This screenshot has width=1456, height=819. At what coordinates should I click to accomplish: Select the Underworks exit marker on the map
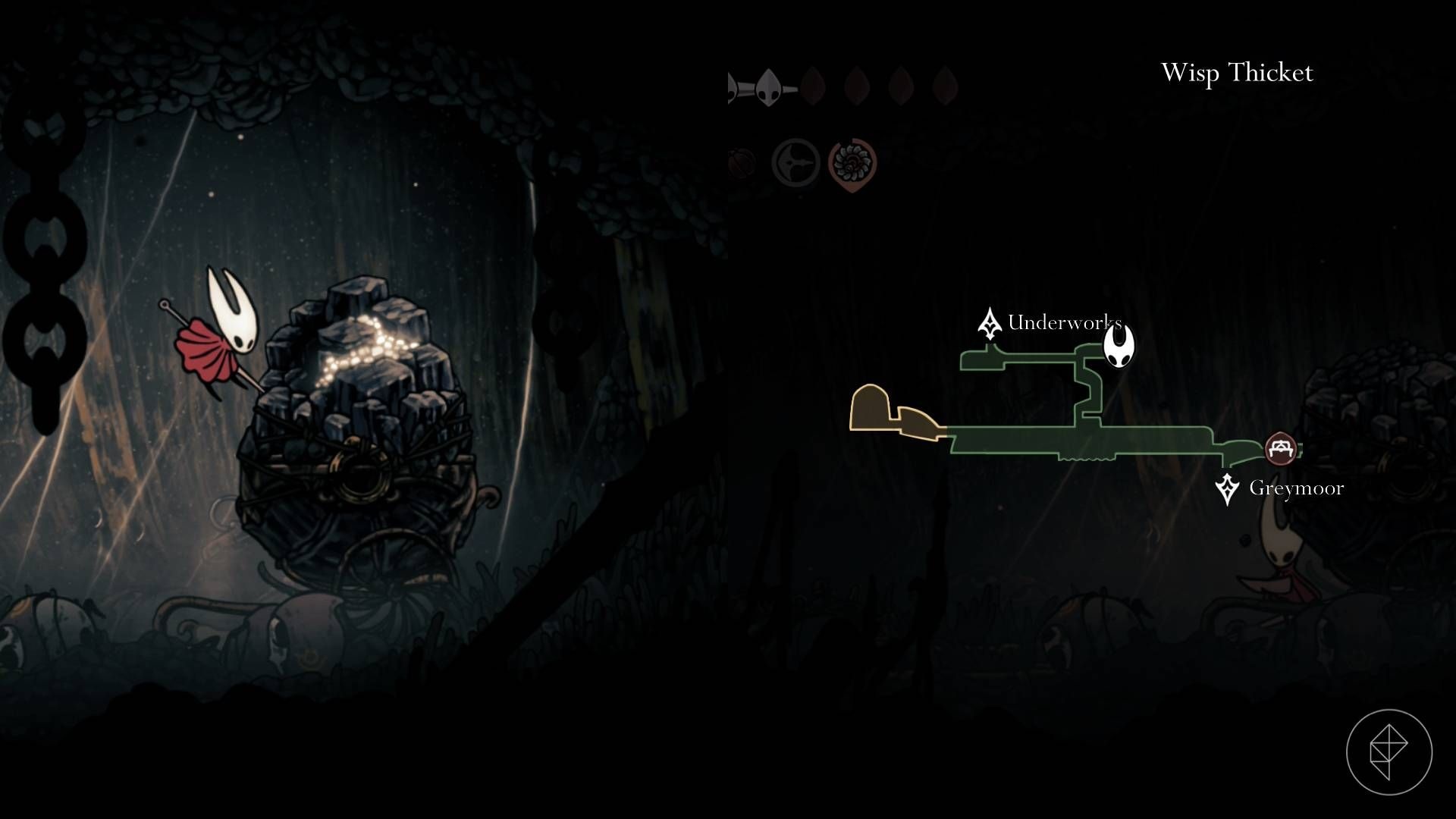[x=989, y=324]
